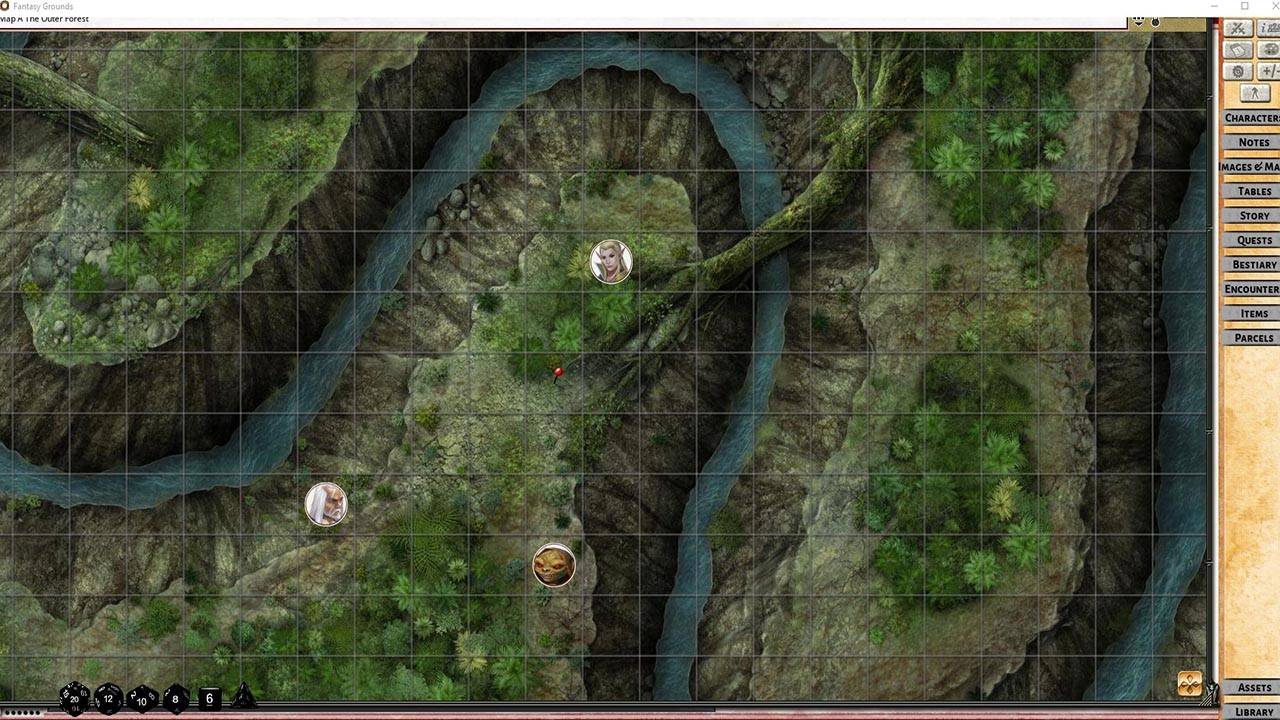
Task: Open the Calendar book icon
Action: [x=1236, y=49]
